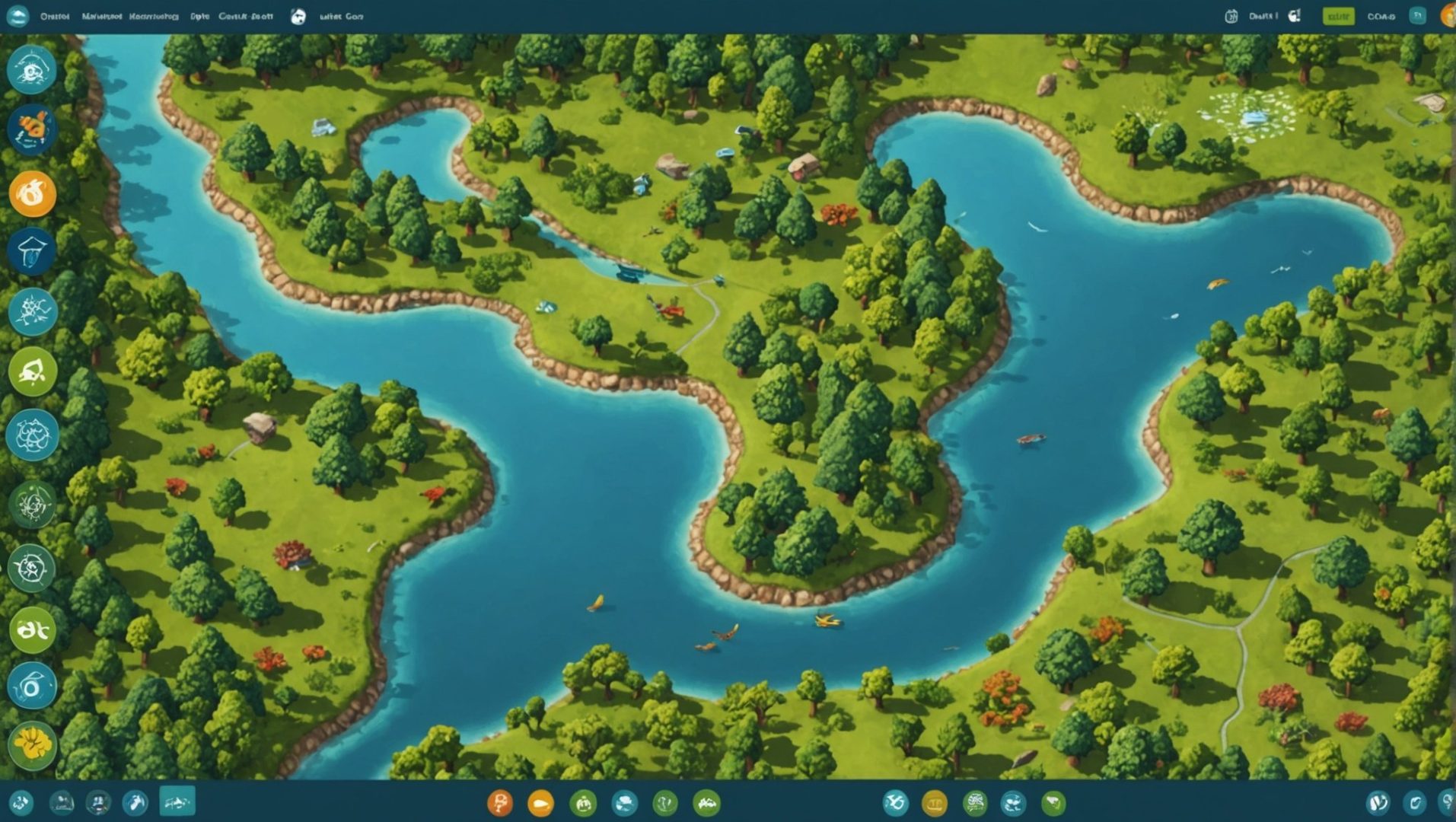This screenshot has height=822, width=1456.
Task: Expand the panda menu near the top-left bar
Action: pyautogui.click(x=298, y=17)
